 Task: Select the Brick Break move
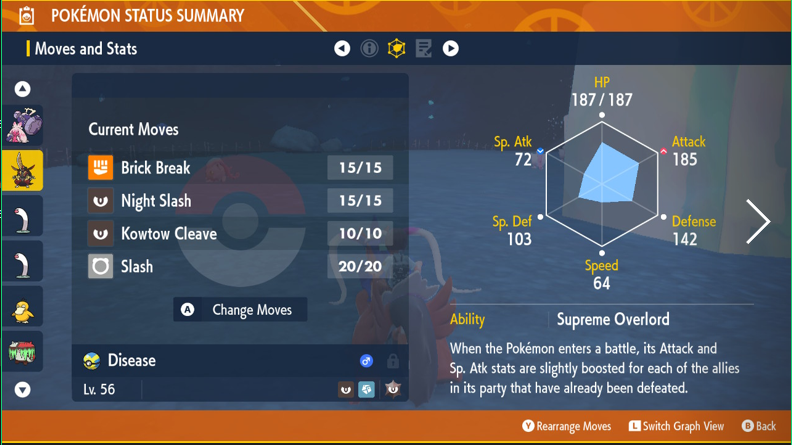coord(240,168)
